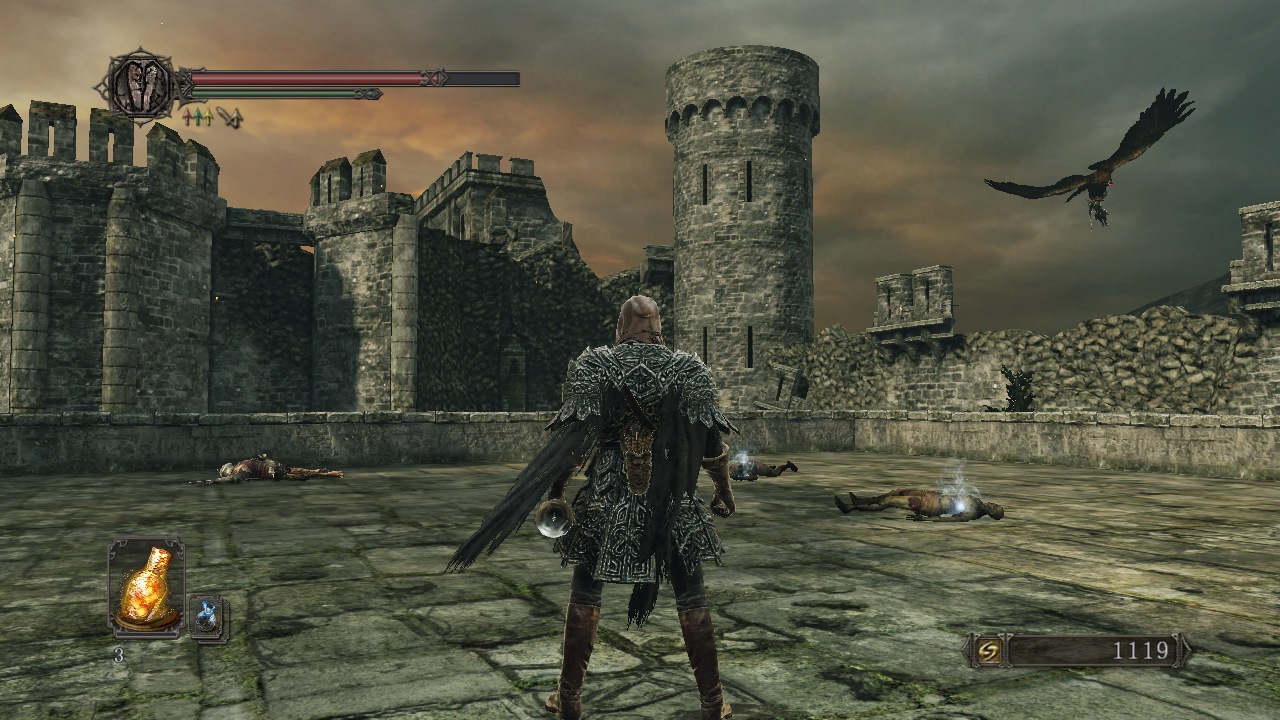Inspect the three colored arrows buff icon
1280x720 pixels.
pos(197,117)
